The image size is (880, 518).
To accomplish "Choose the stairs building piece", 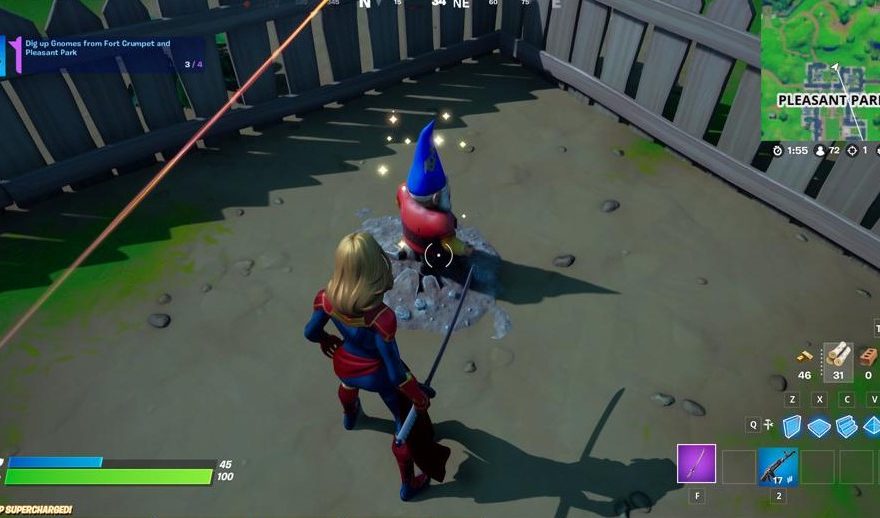I will [846, 426].
